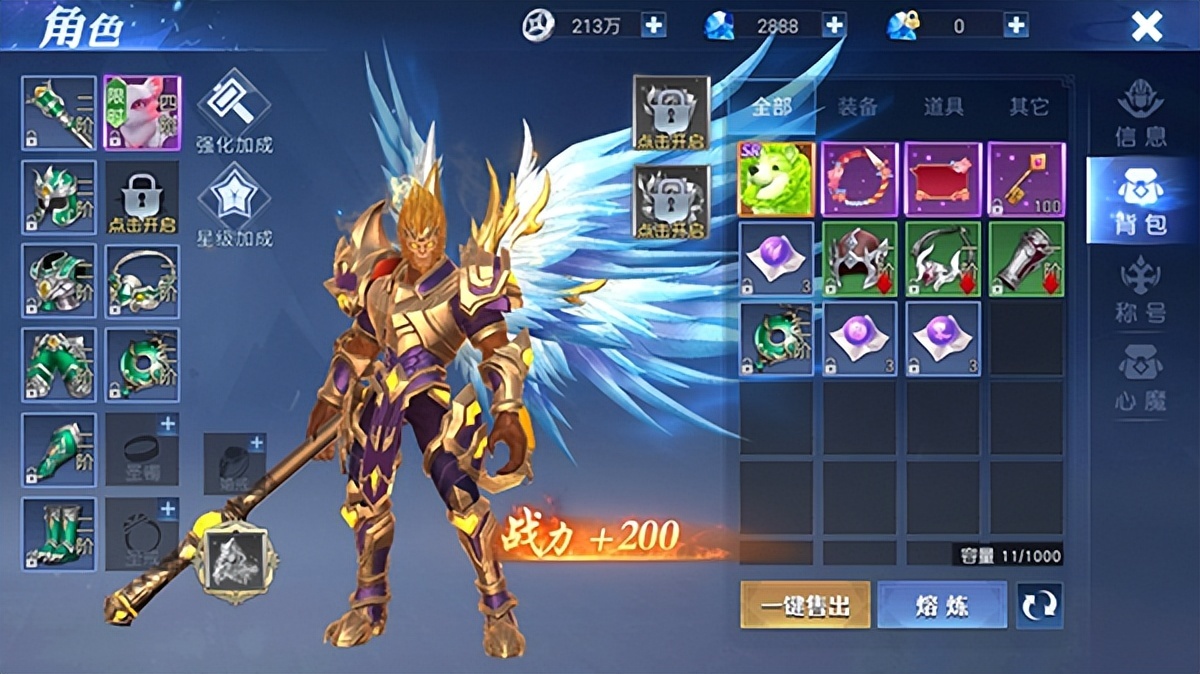Open the 称号 side panel
The height and width of the screenshot is (674, 1200).
pyautogui.click(x=1140, y=289)
